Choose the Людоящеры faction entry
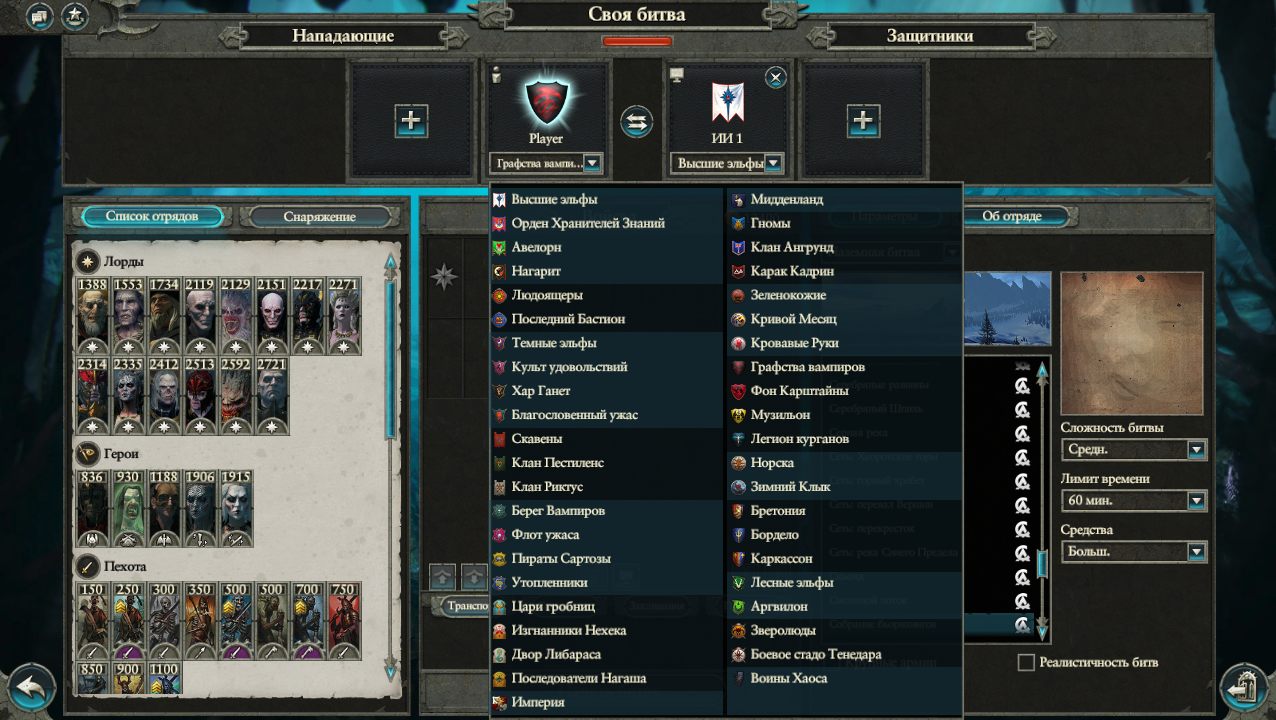The height and width of the screenshot is (720, 1276). [x=546, y=295]
